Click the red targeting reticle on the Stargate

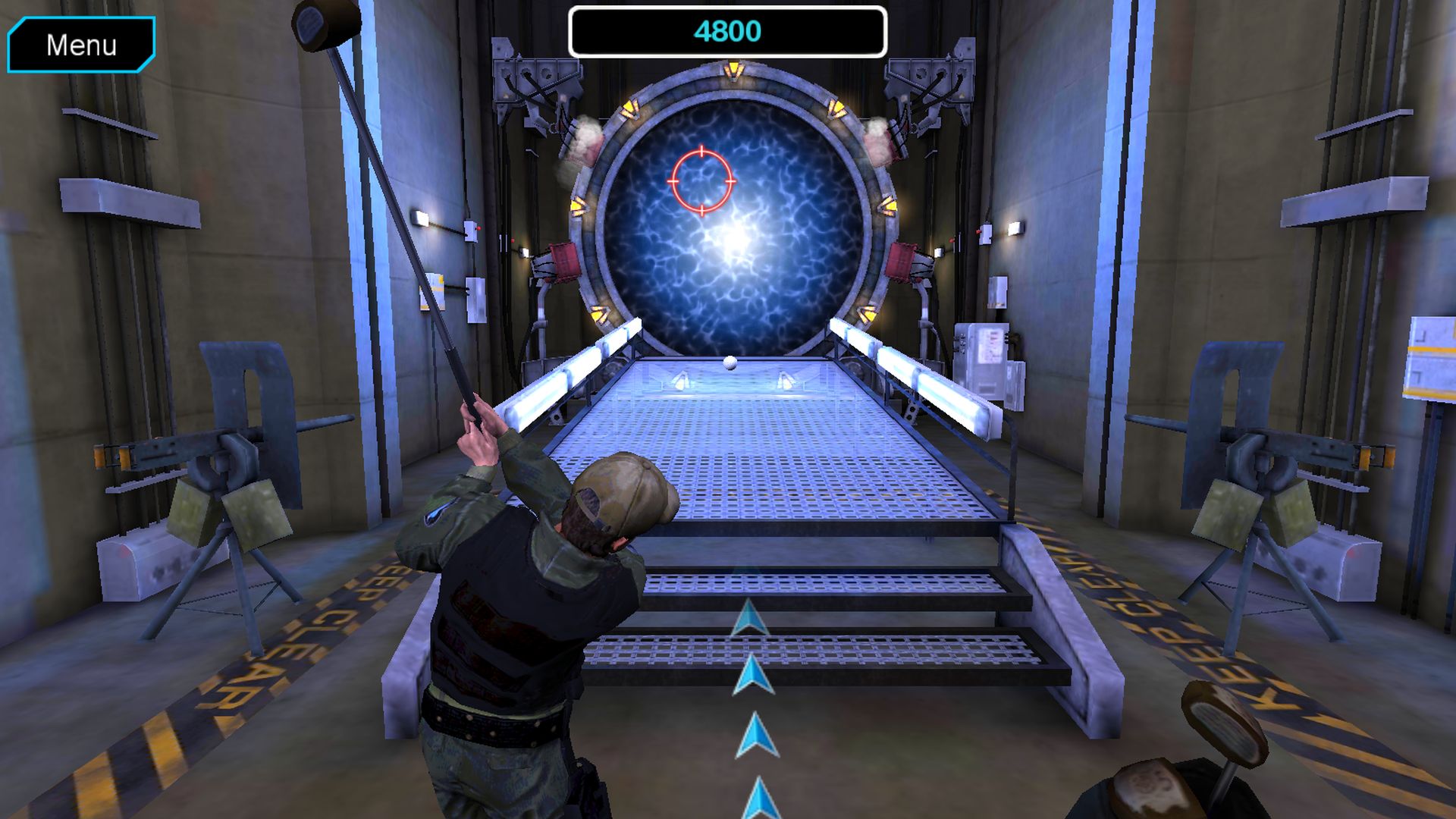[701, 182]
